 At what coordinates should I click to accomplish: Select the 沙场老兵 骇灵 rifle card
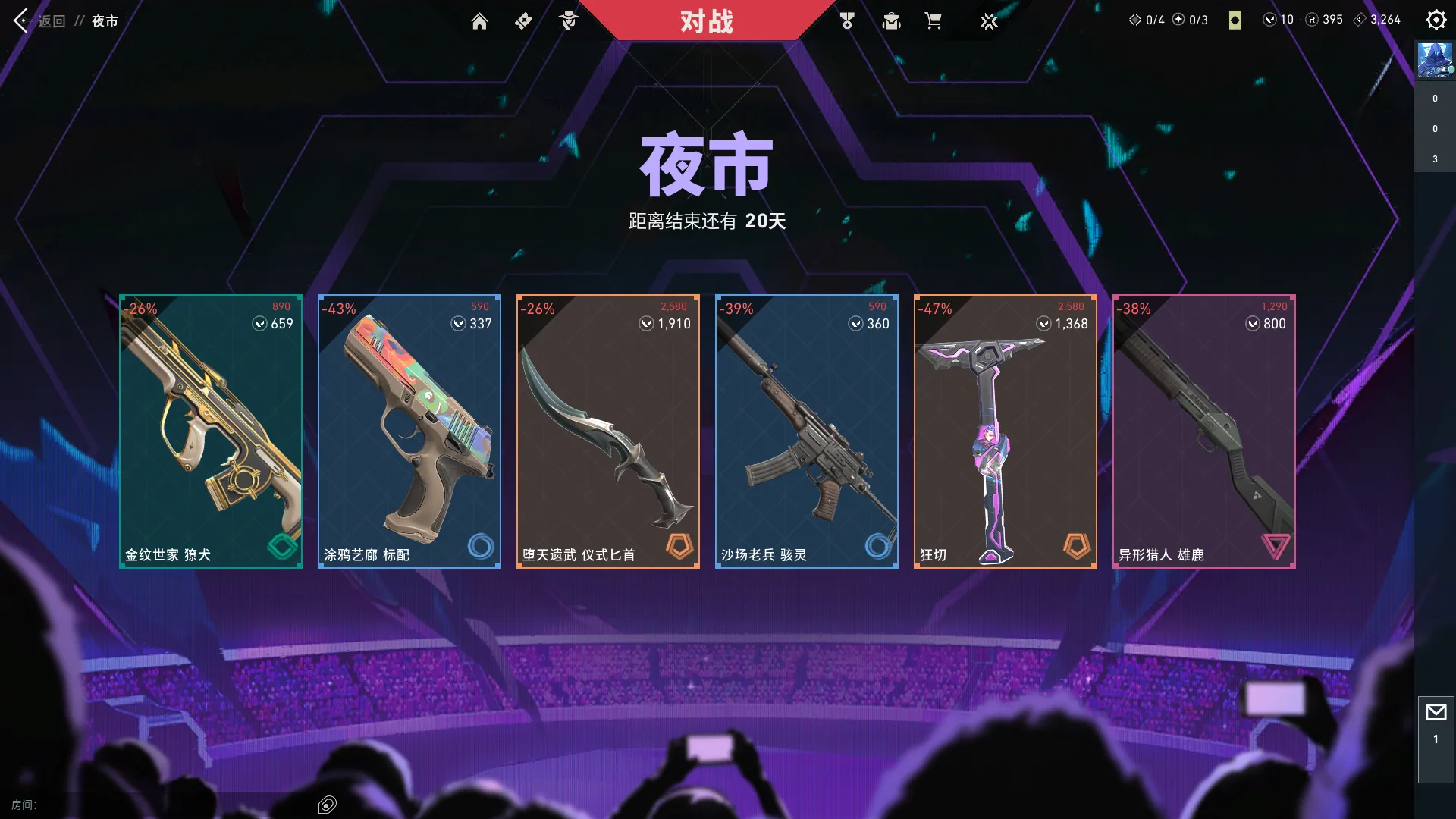click(x=806, y=430)
